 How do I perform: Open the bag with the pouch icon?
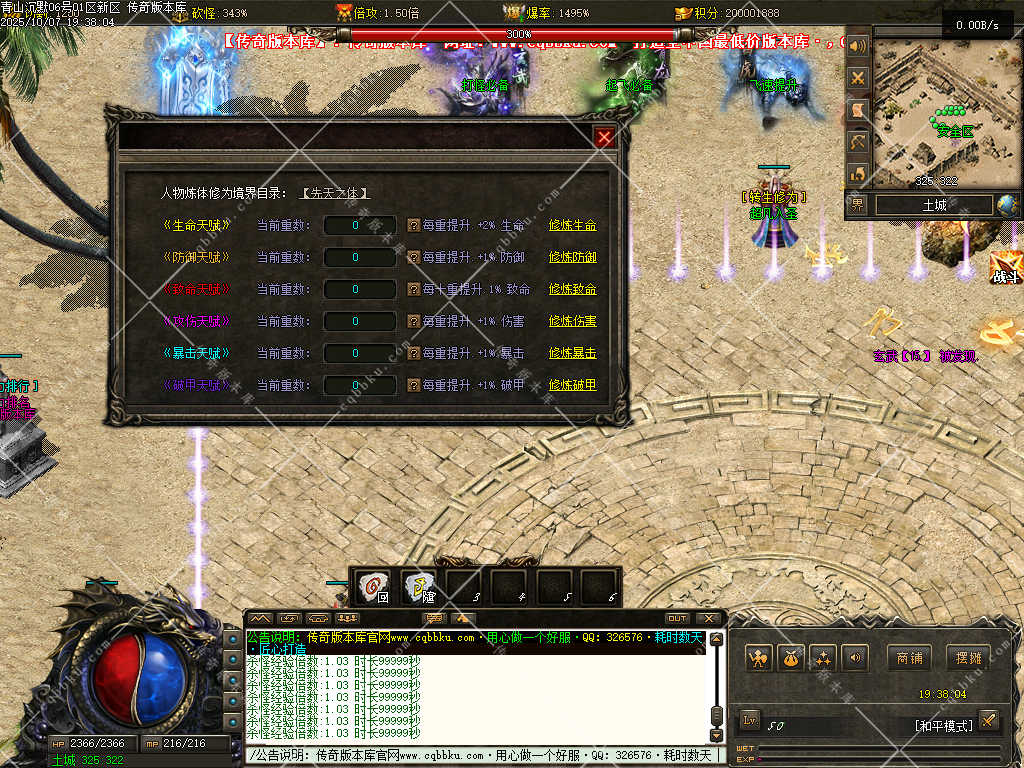click(x=791, y=658)
